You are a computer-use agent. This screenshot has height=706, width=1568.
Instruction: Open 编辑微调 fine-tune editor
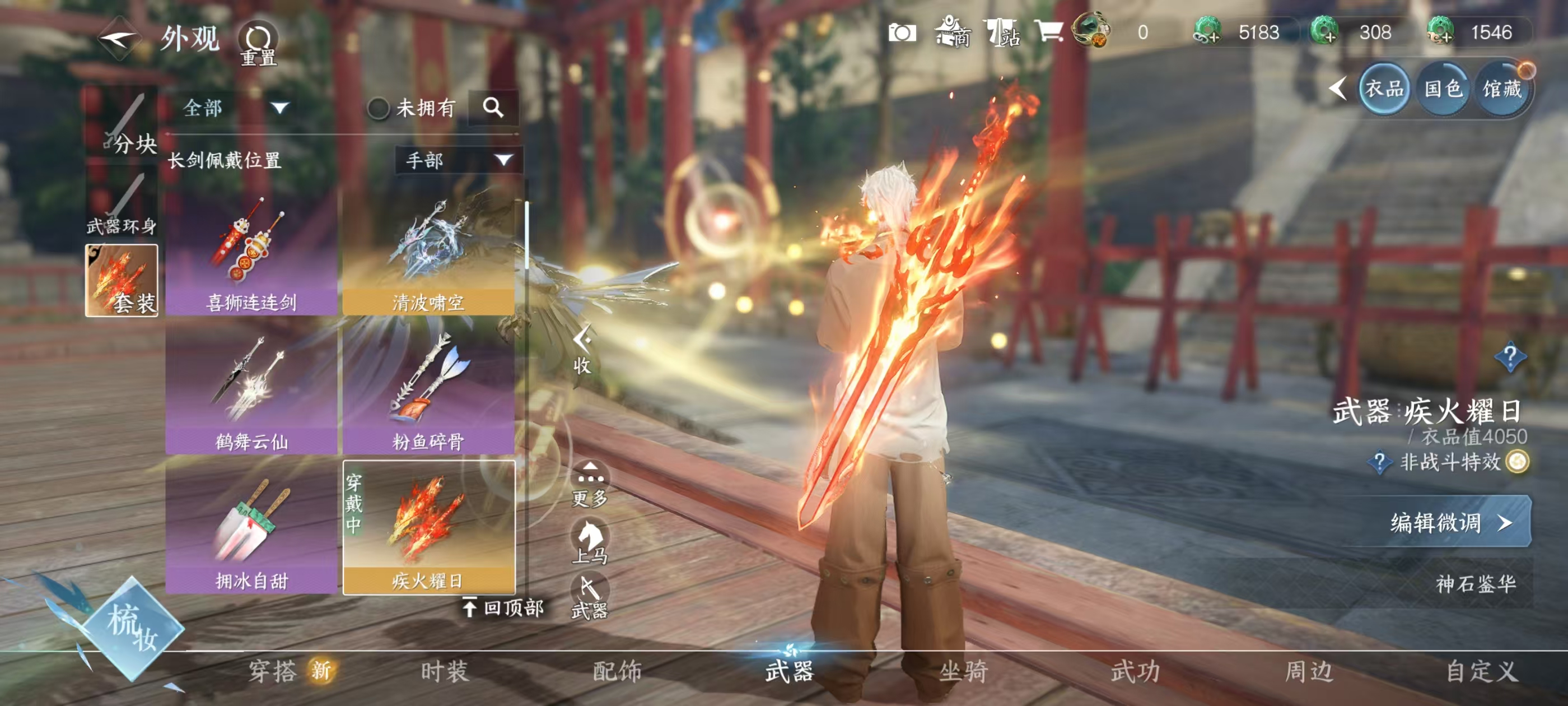pos(1450,522)
